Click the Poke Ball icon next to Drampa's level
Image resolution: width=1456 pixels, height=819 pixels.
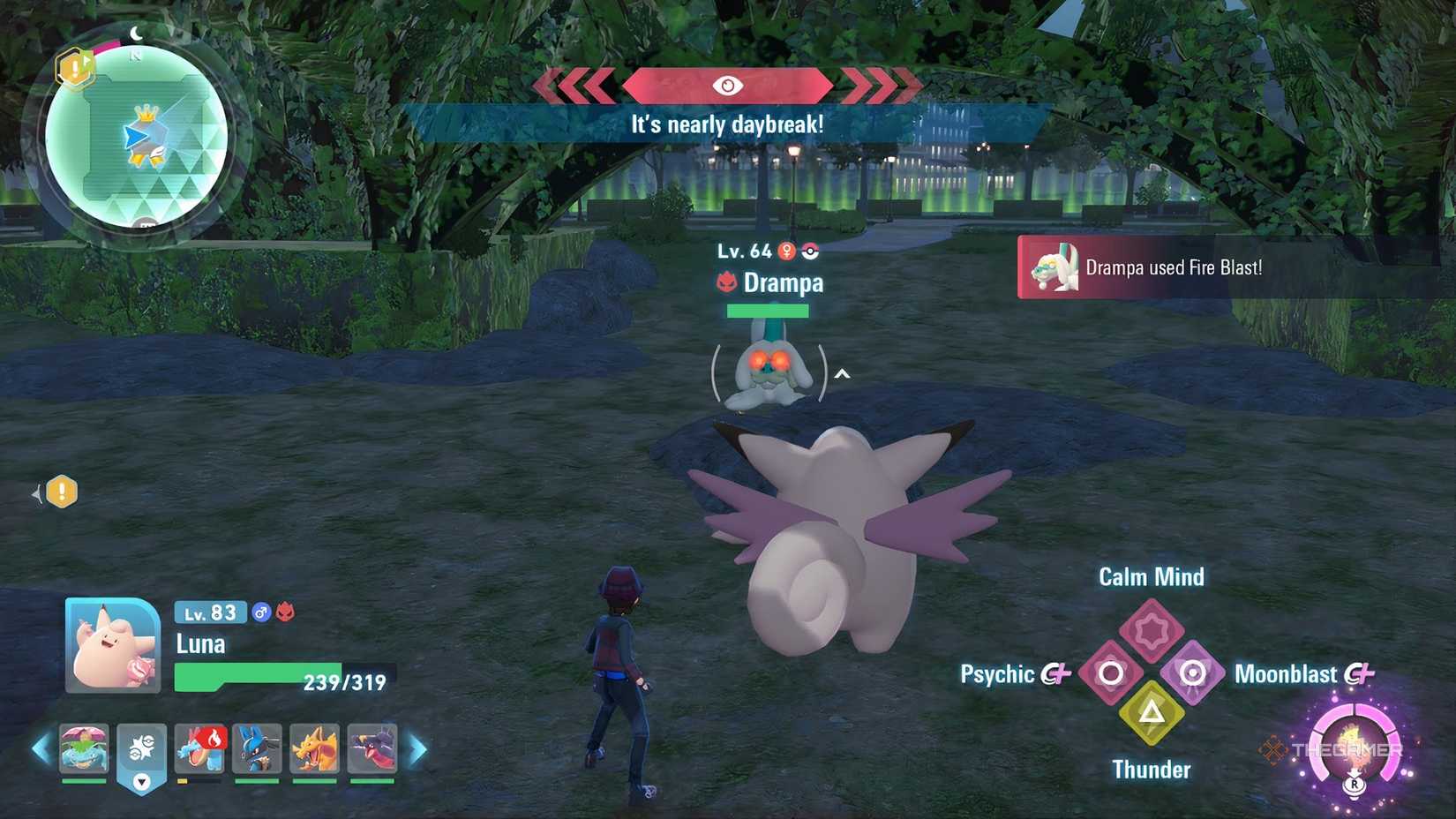coord(810,251)
